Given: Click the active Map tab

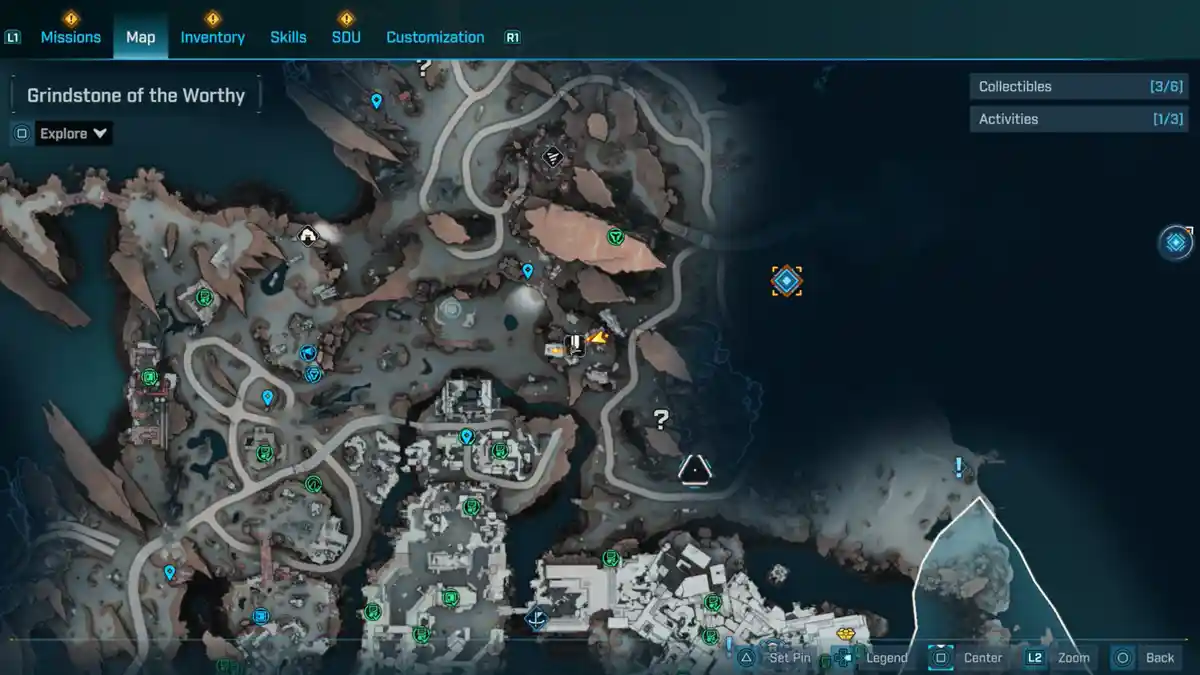Looking at the screenshot, I should 140,37.
